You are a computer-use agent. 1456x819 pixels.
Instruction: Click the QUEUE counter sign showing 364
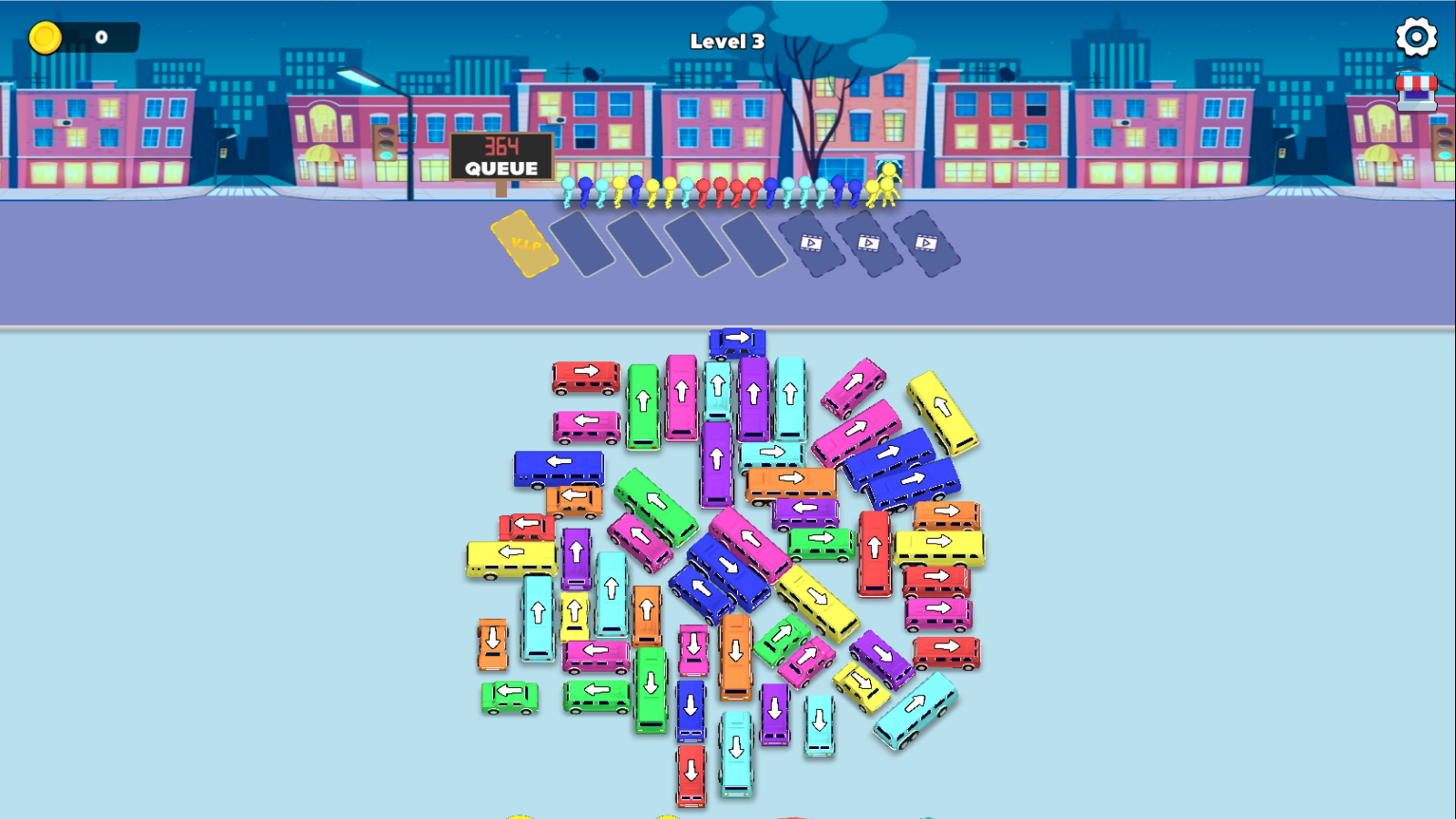(x=500, y=157)
